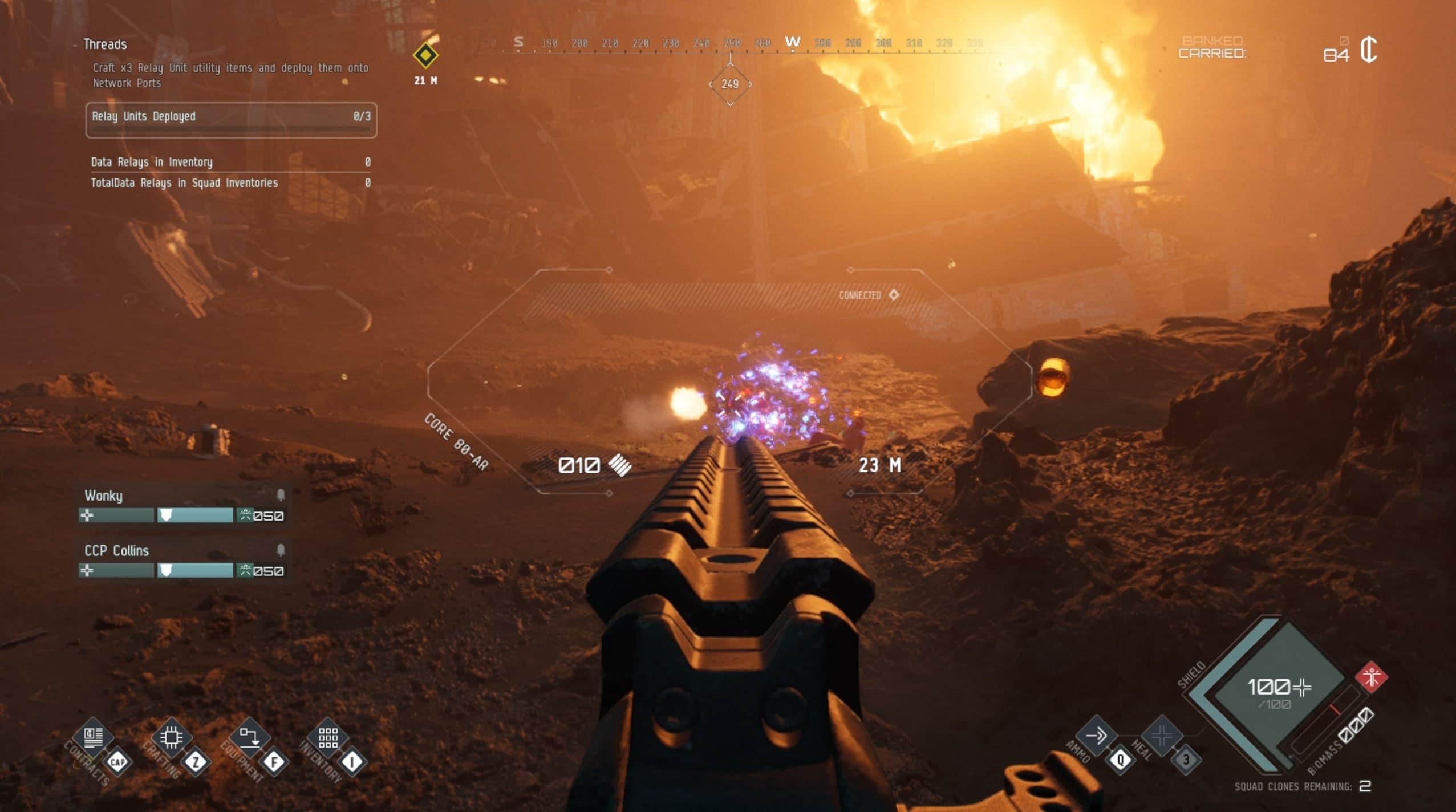Image resolution: width=1456 pixels, height=812 pixels.
Task: Click the yellow diamond objective marker
Action: [425, 56]
